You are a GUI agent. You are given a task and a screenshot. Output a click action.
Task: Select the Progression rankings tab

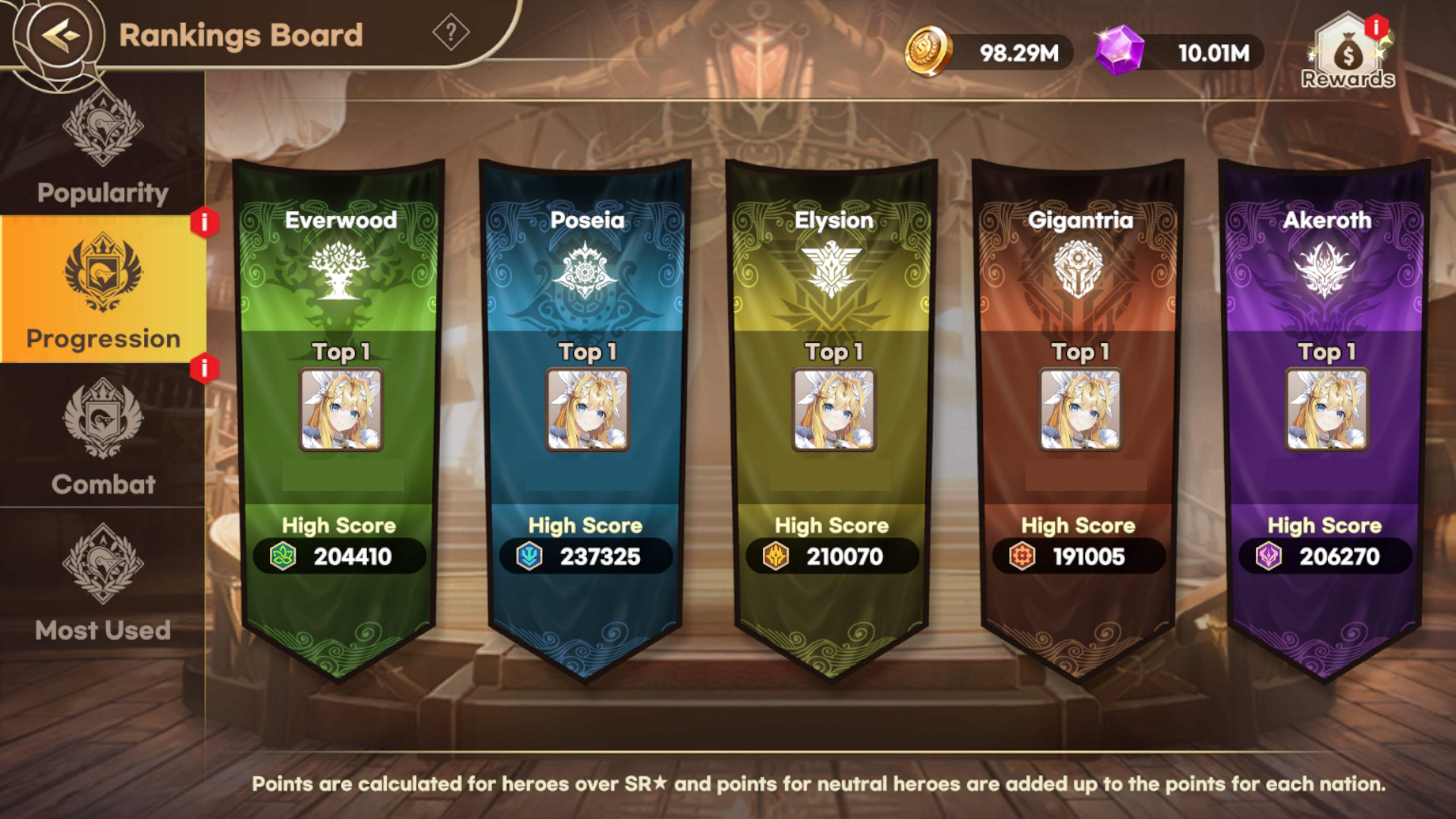102,290
